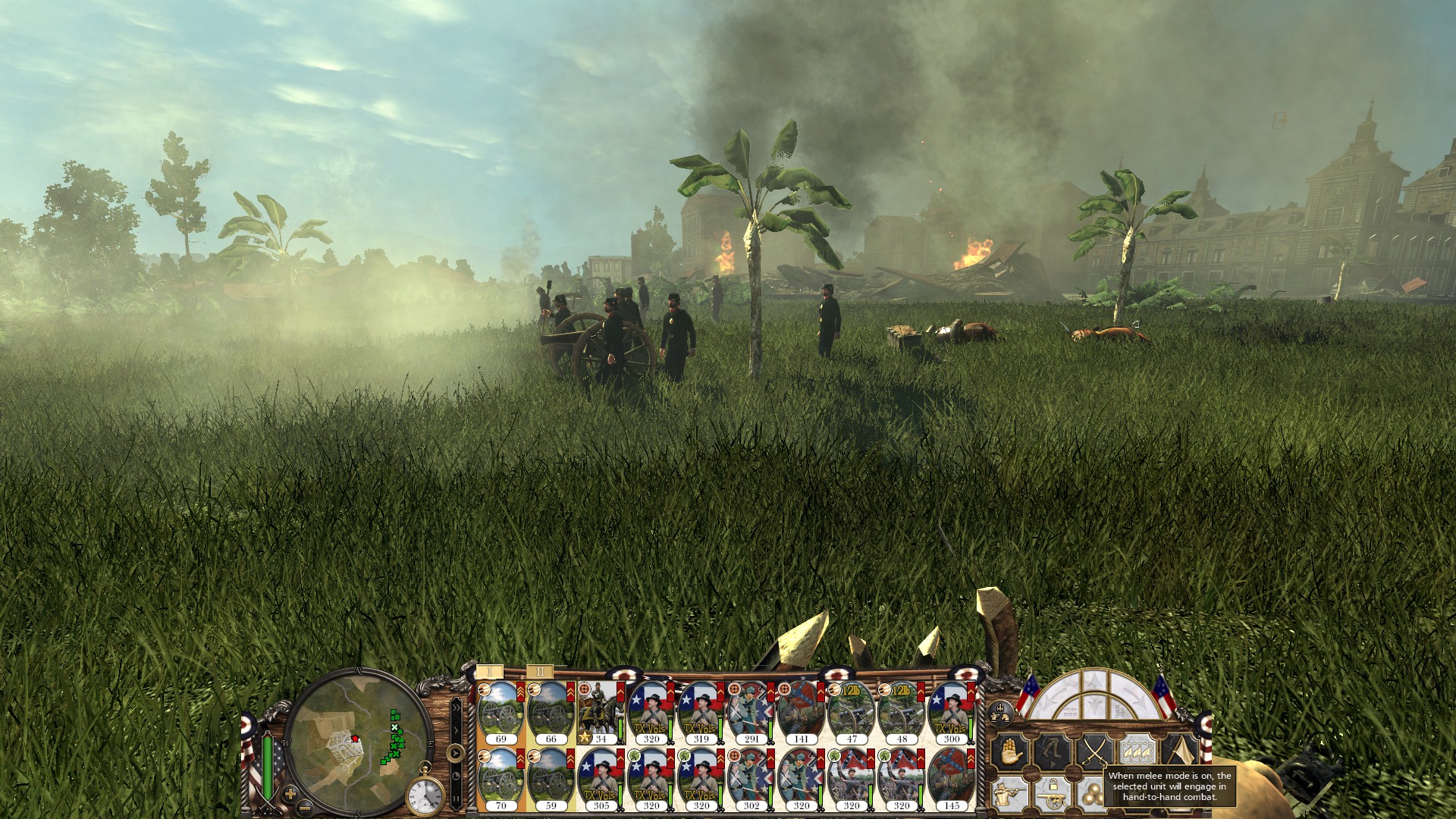This screenshot has height=819, width=1456.
Task: Order the unit to withdraw using the flag icon
Action: (x=1181, y=751)
